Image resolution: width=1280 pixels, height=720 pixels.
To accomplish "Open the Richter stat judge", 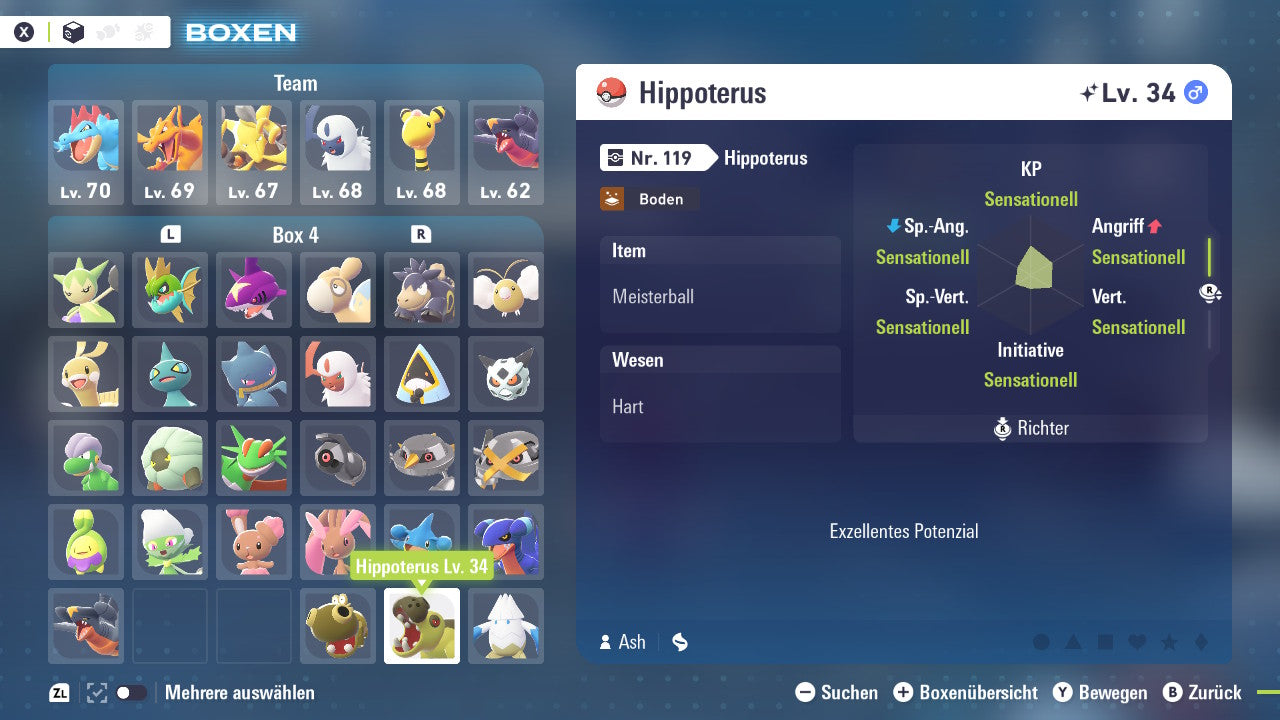I will [1030, 428].
